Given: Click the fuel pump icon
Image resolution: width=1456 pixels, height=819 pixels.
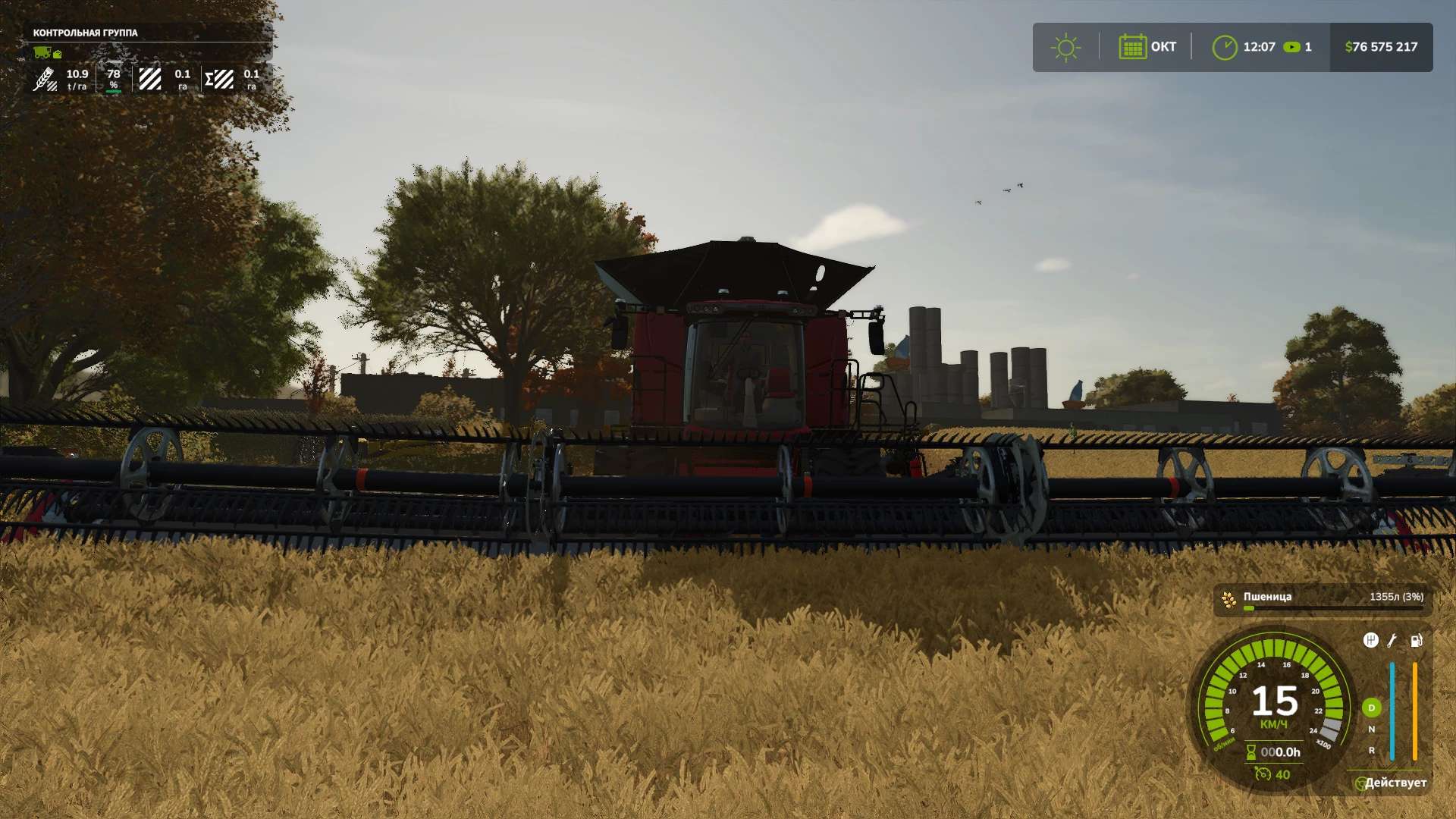Looking at the screenshot, I should [1416, 641].
